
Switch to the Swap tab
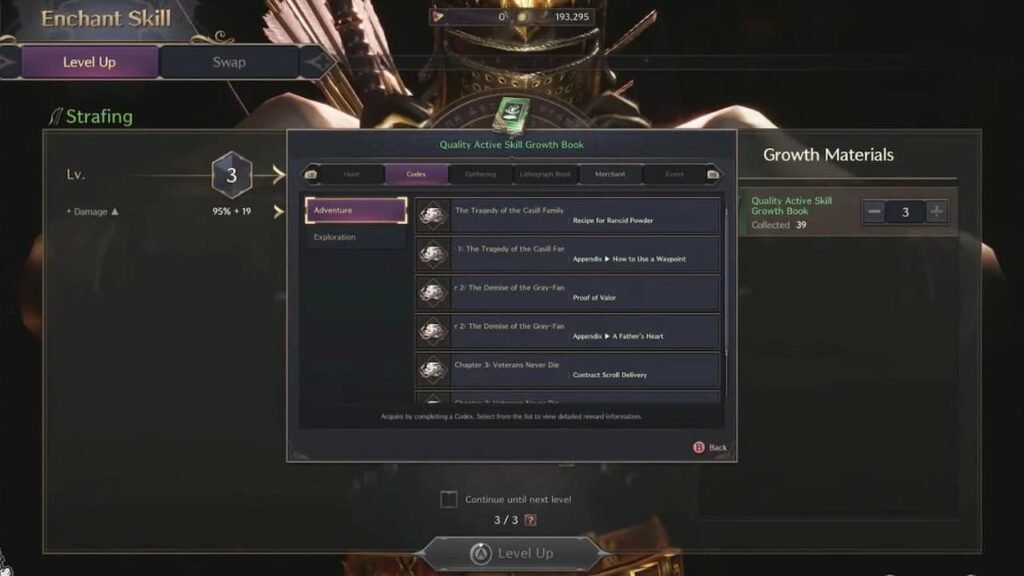point(228,62)
